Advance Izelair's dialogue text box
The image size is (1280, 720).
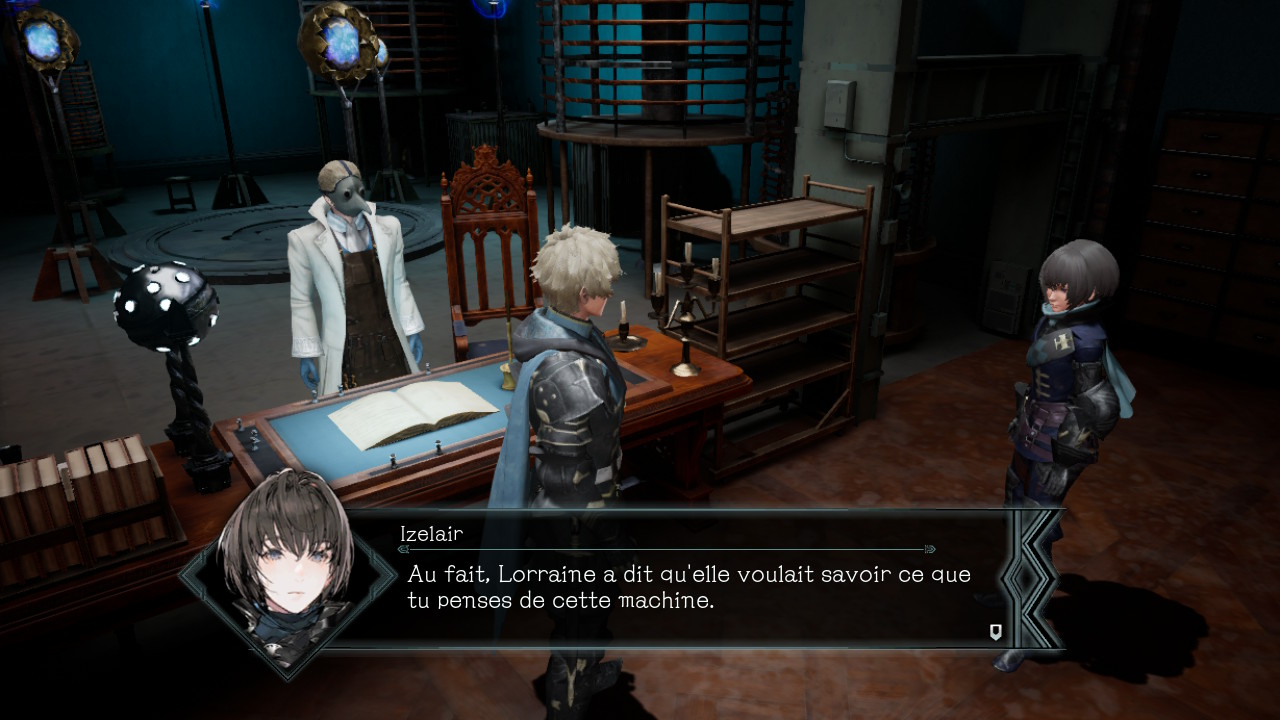(x=688, y=587)
